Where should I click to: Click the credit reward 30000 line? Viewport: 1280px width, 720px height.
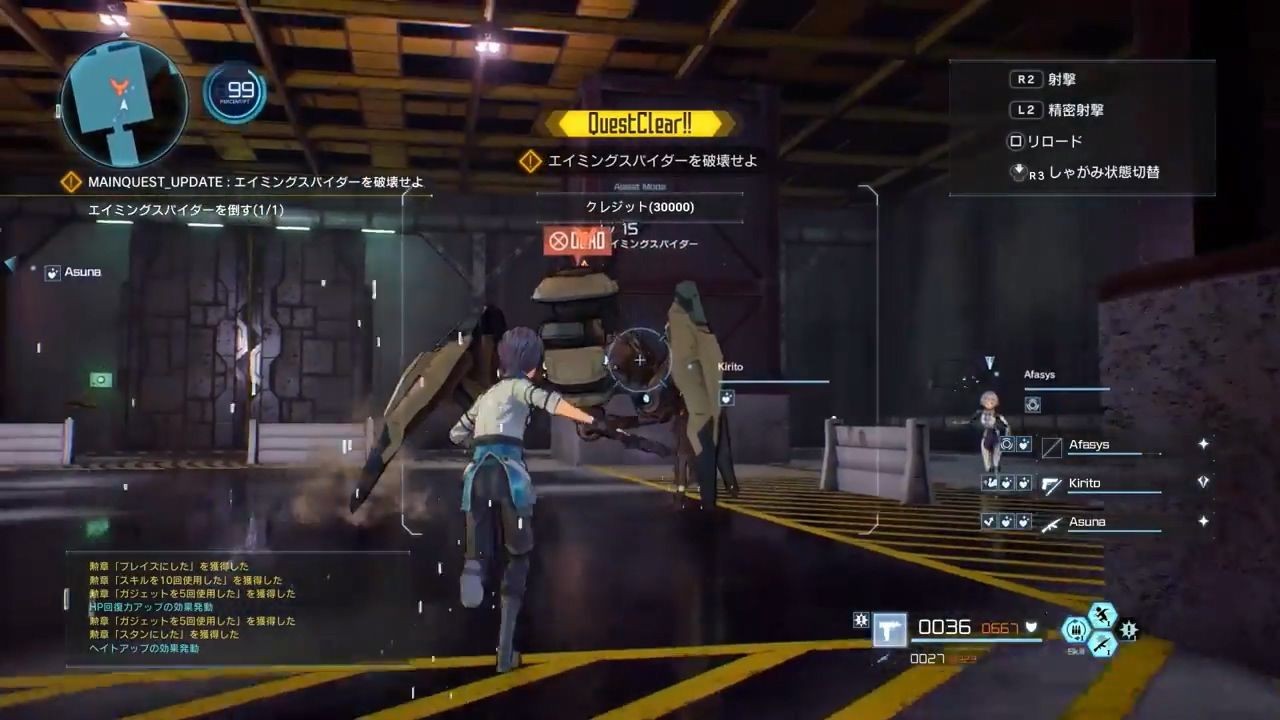tap(640, 207)
